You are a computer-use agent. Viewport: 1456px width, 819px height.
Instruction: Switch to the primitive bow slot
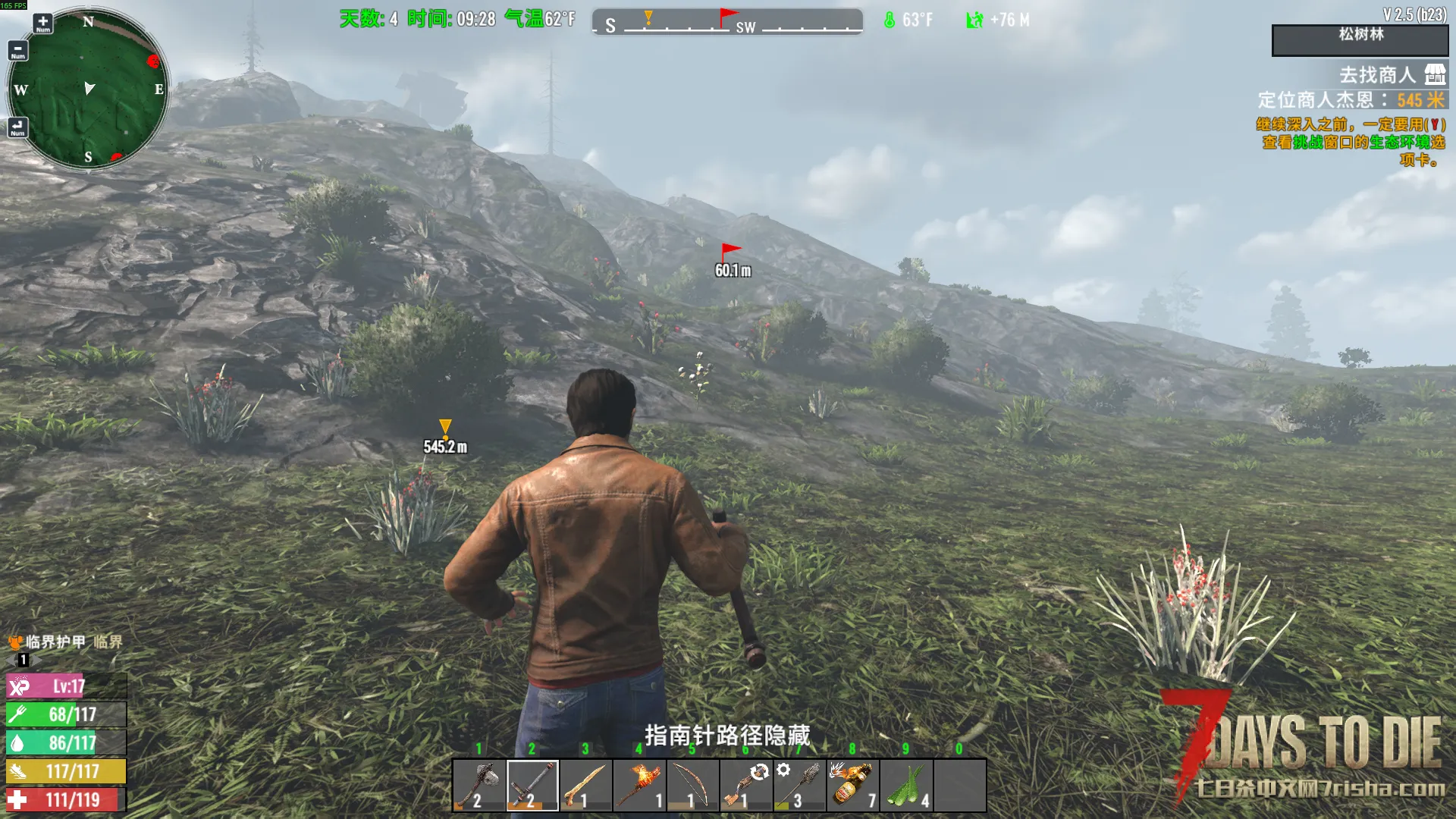click(692, 786)
